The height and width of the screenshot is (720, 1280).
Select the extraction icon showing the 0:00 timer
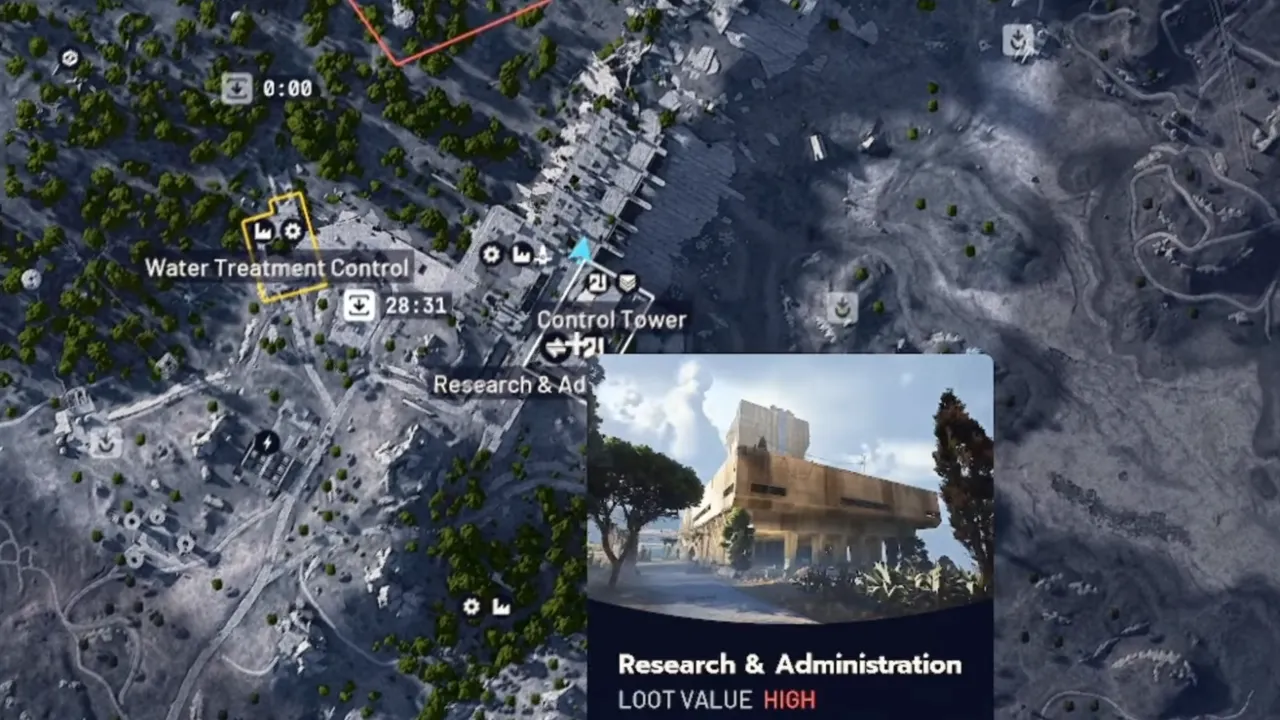click(x=237, y=88)
